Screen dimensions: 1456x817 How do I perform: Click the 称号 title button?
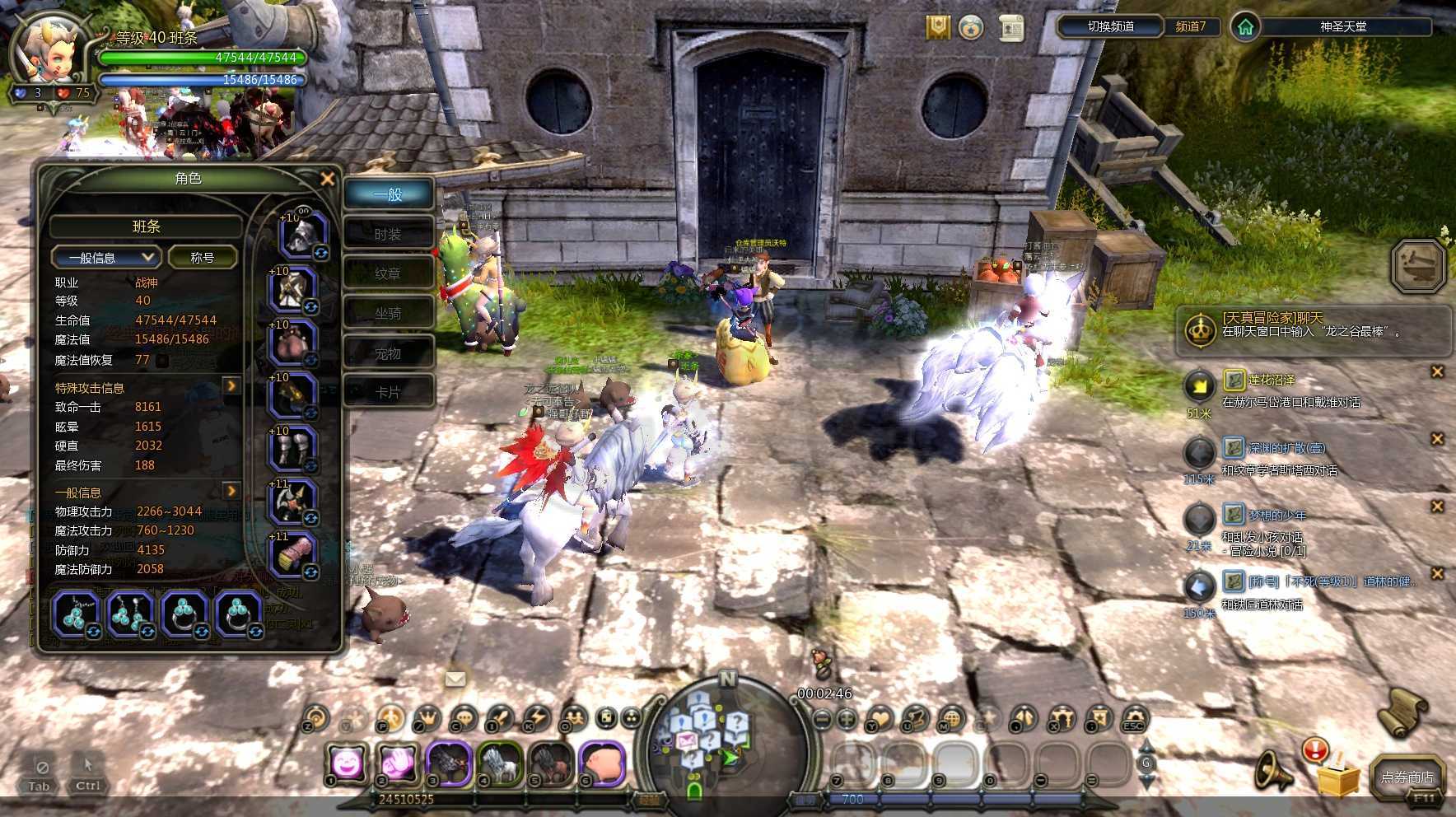(x=203, y=258)
